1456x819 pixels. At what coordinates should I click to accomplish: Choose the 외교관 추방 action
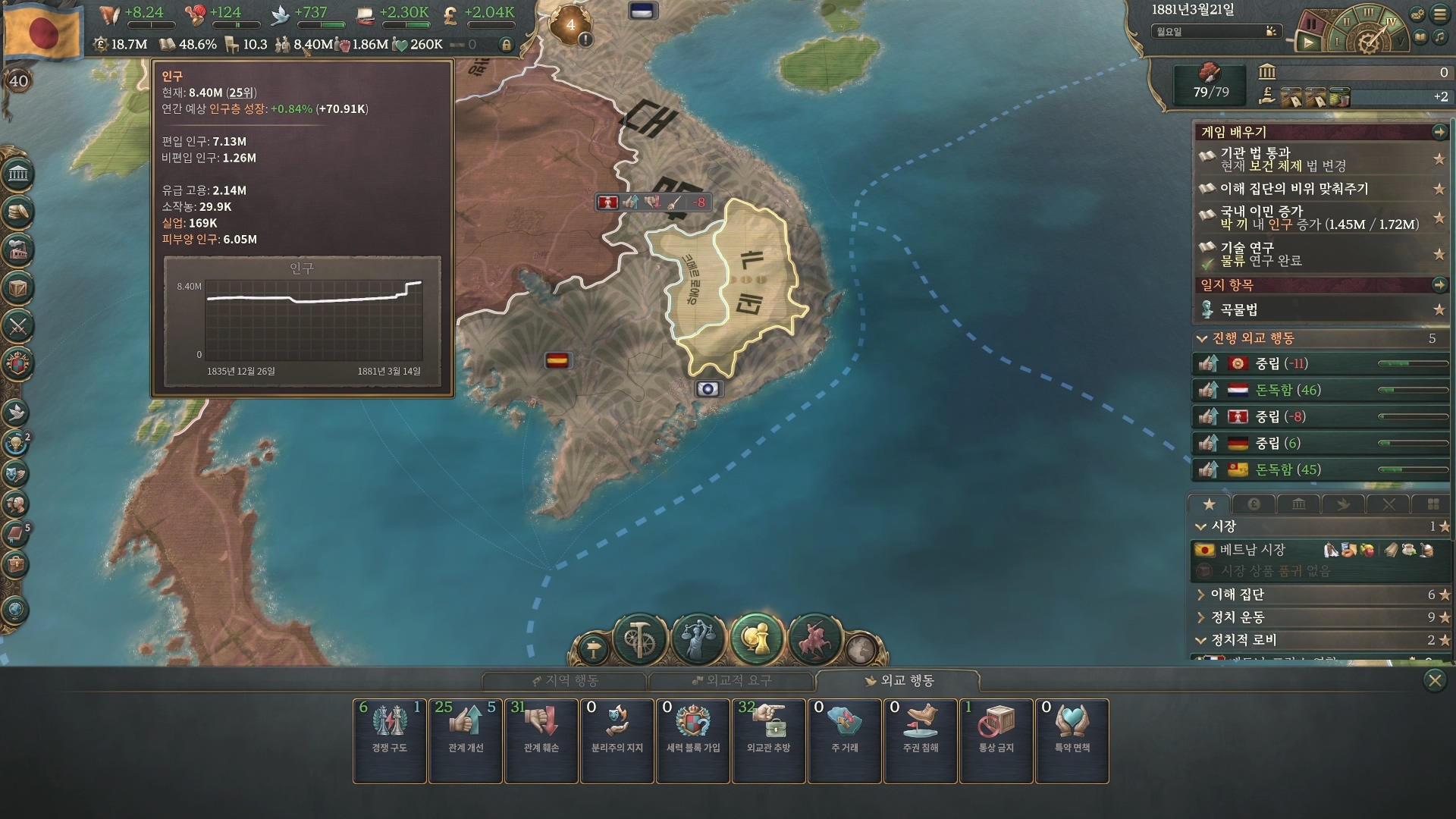coord(768,740)
